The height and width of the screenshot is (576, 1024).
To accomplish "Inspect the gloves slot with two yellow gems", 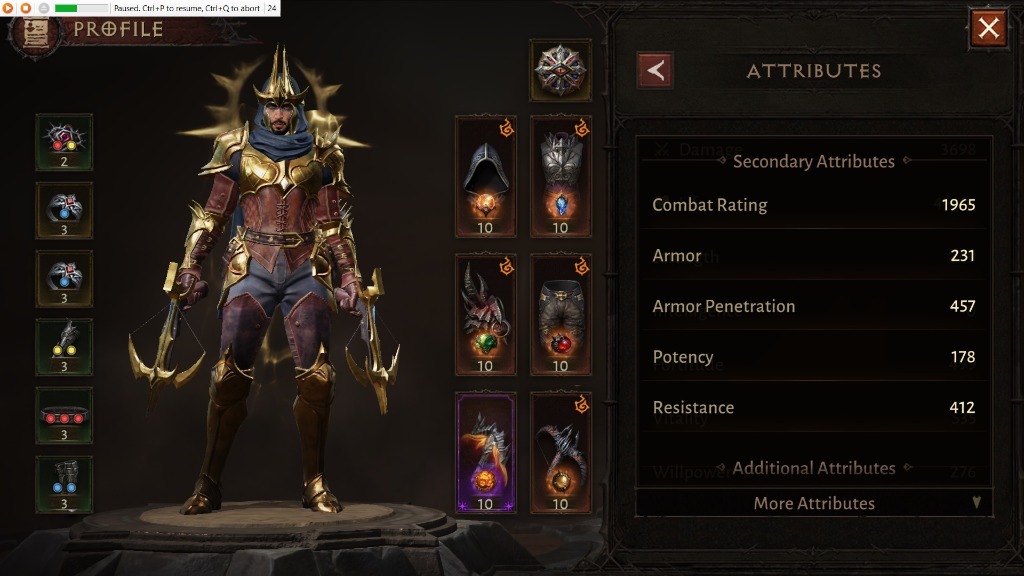I will tap(64, 346).
